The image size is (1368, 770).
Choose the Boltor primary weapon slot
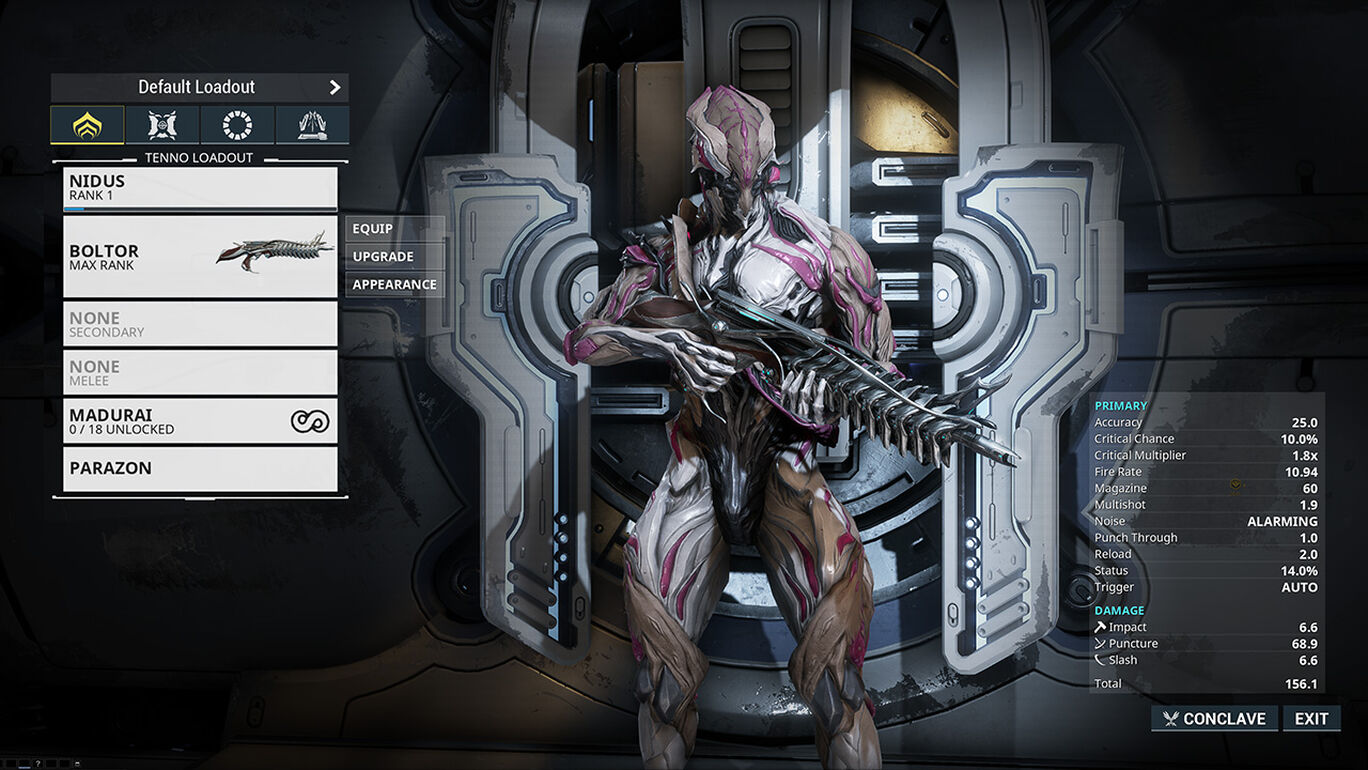click(200, 257)
